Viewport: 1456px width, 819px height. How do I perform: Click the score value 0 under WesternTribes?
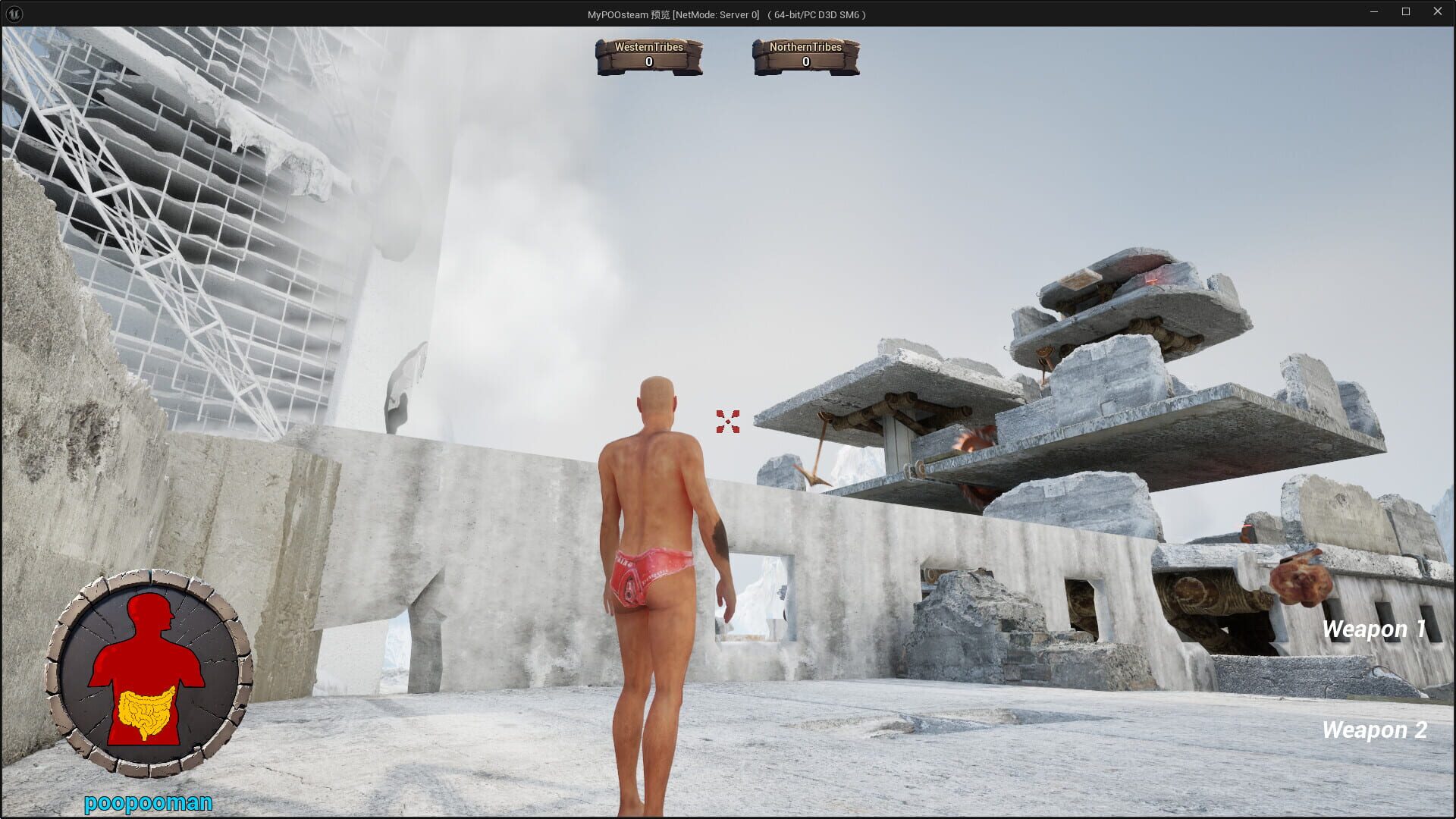649,61
